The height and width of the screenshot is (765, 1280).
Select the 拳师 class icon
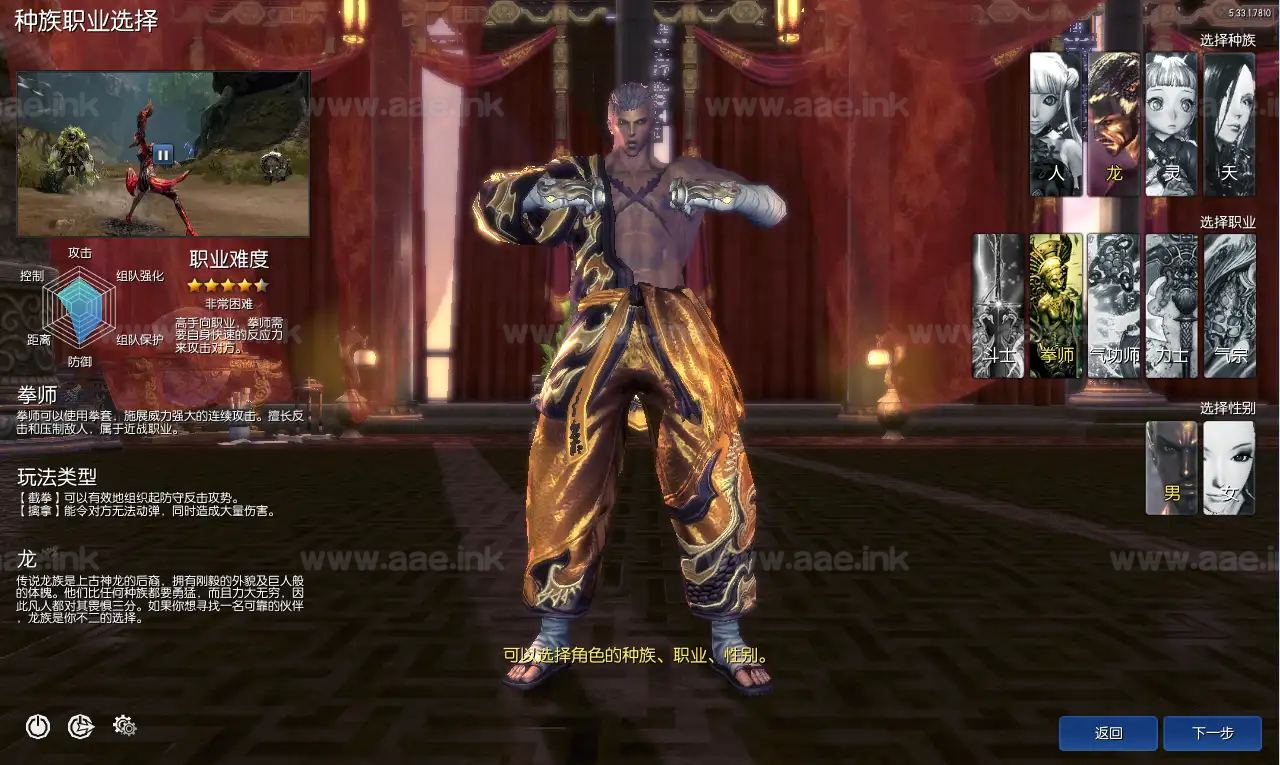(1055, 305)
